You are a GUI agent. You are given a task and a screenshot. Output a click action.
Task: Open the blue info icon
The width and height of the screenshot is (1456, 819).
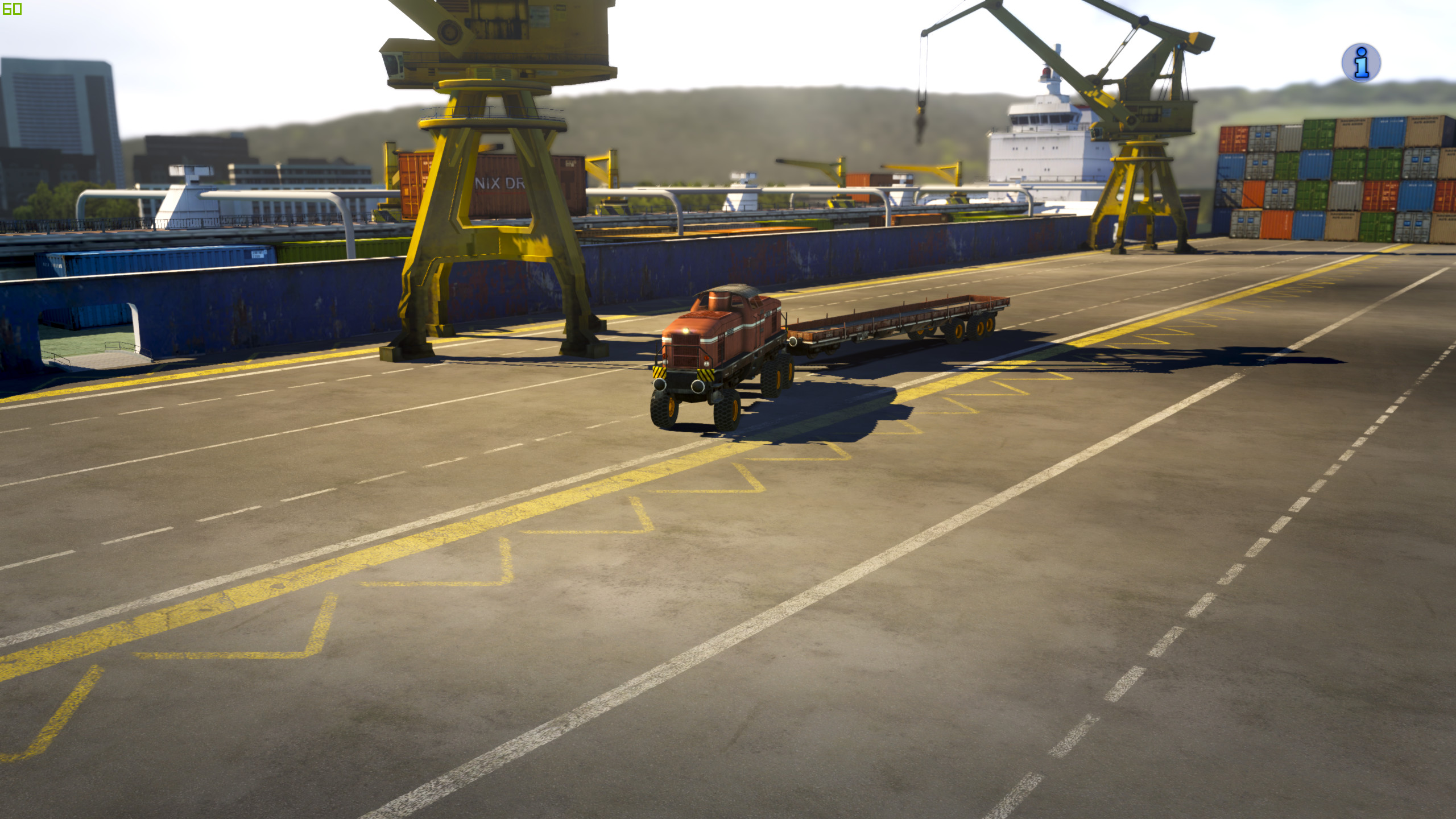(1360, 63)
